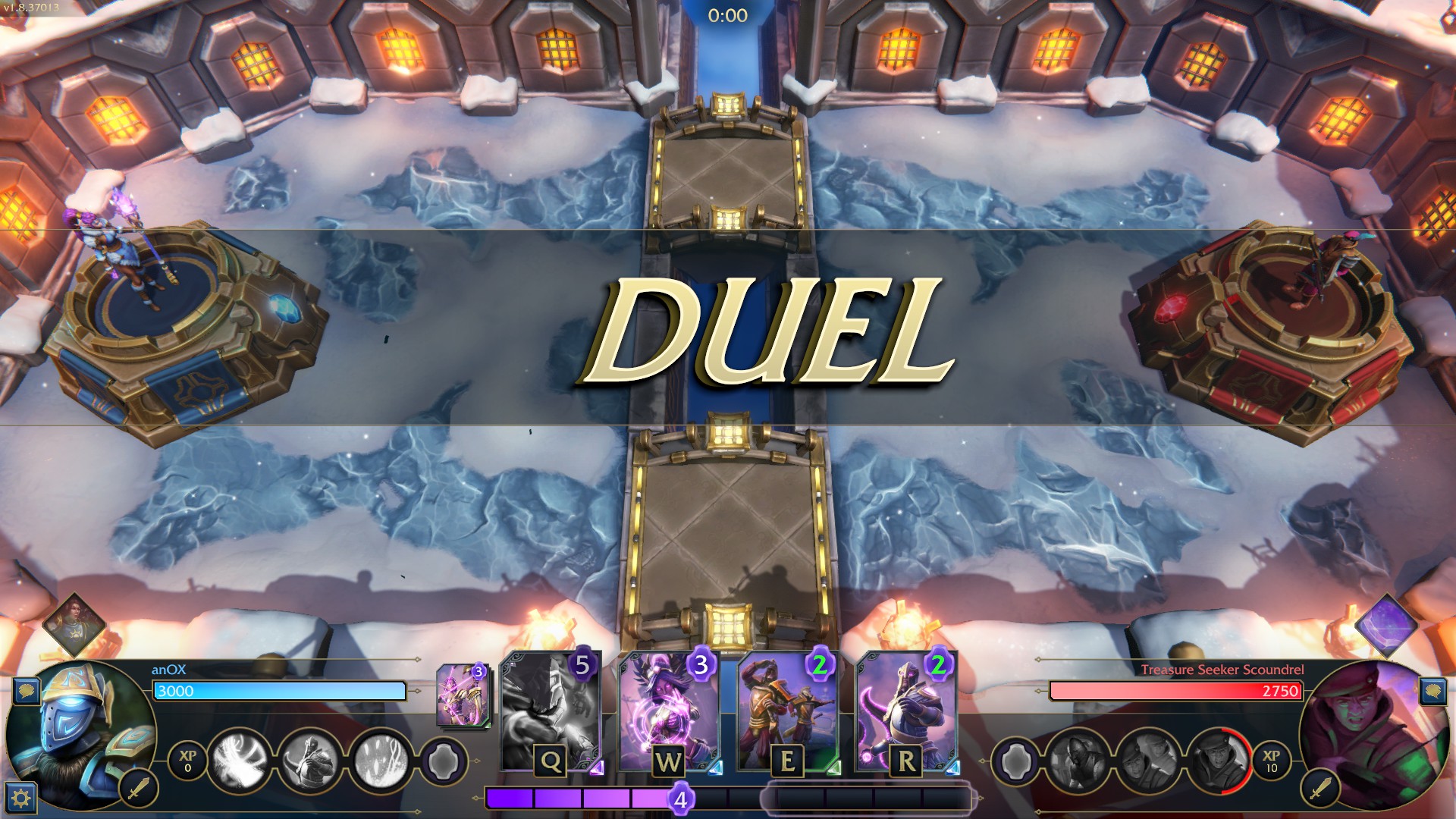This screenshot has height=819, width=1456.
Task: Activate the archer knight perk icon
Action: point(309,759)
